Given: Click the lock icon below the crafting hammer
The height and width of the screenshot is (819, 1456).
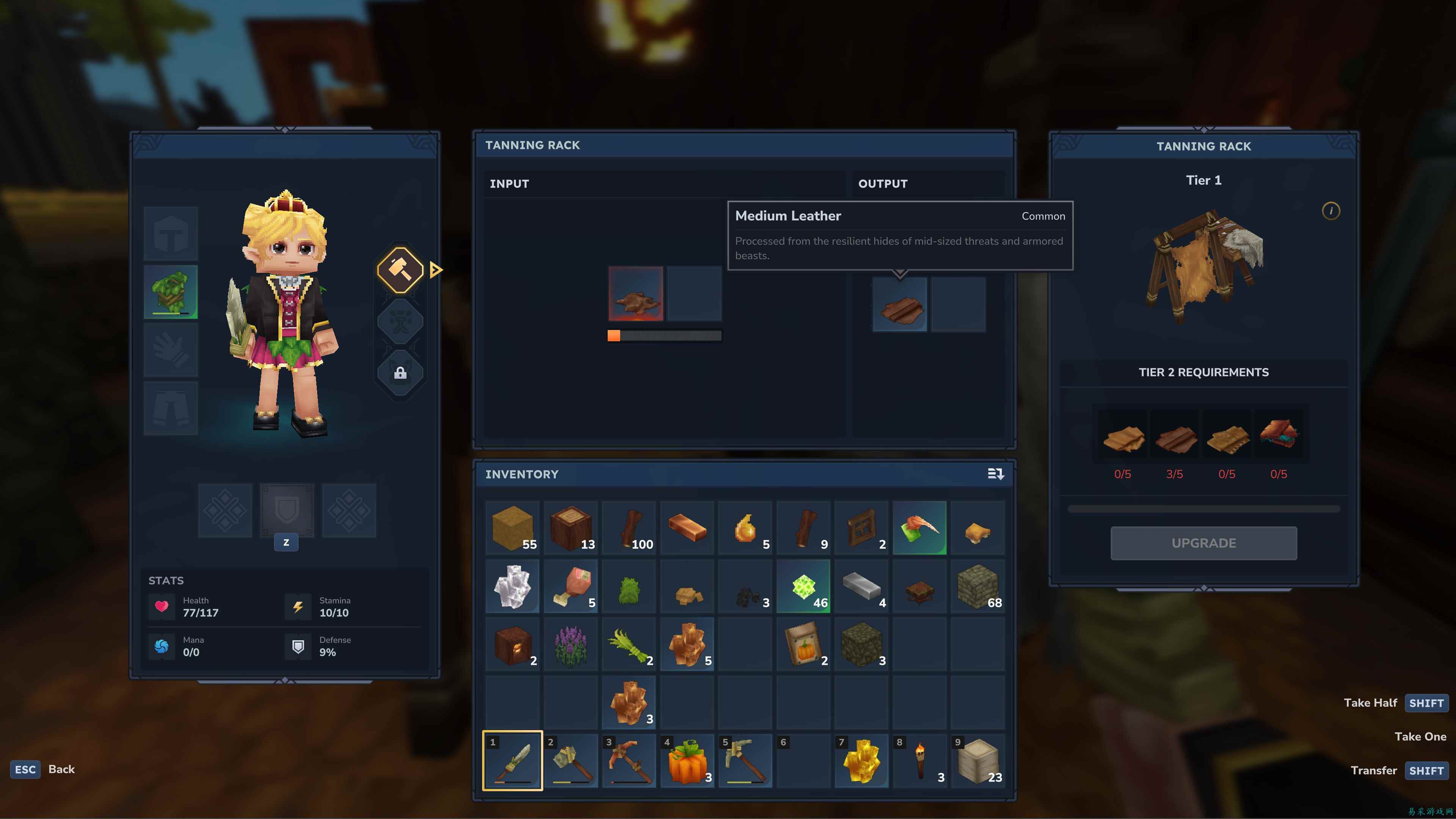Looking at the screenshot, I should pos(400,372).
